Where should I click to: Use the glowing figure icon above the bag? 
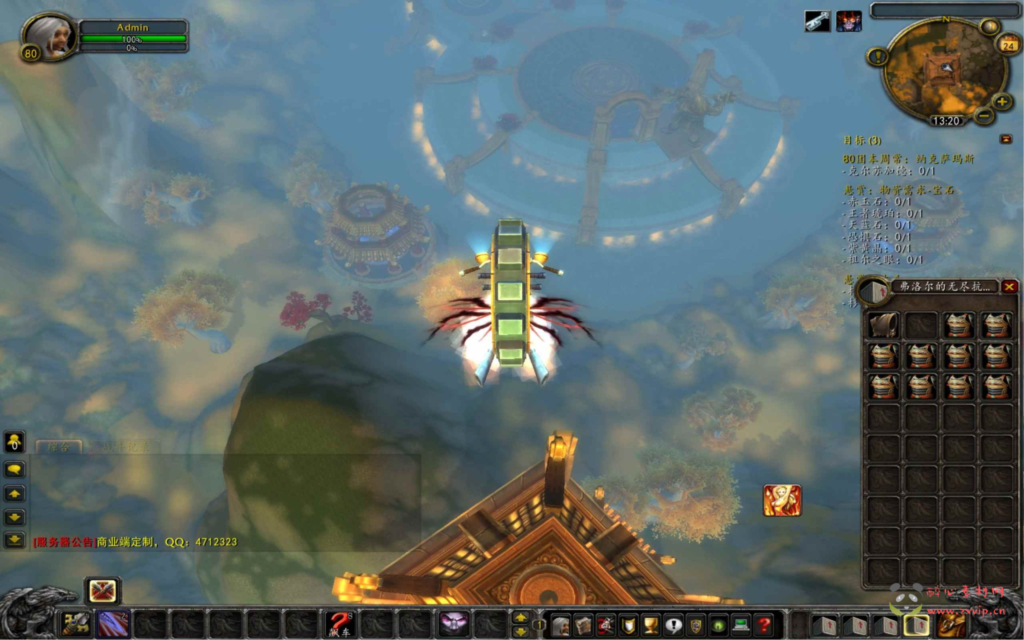click(x=782, y=500)
